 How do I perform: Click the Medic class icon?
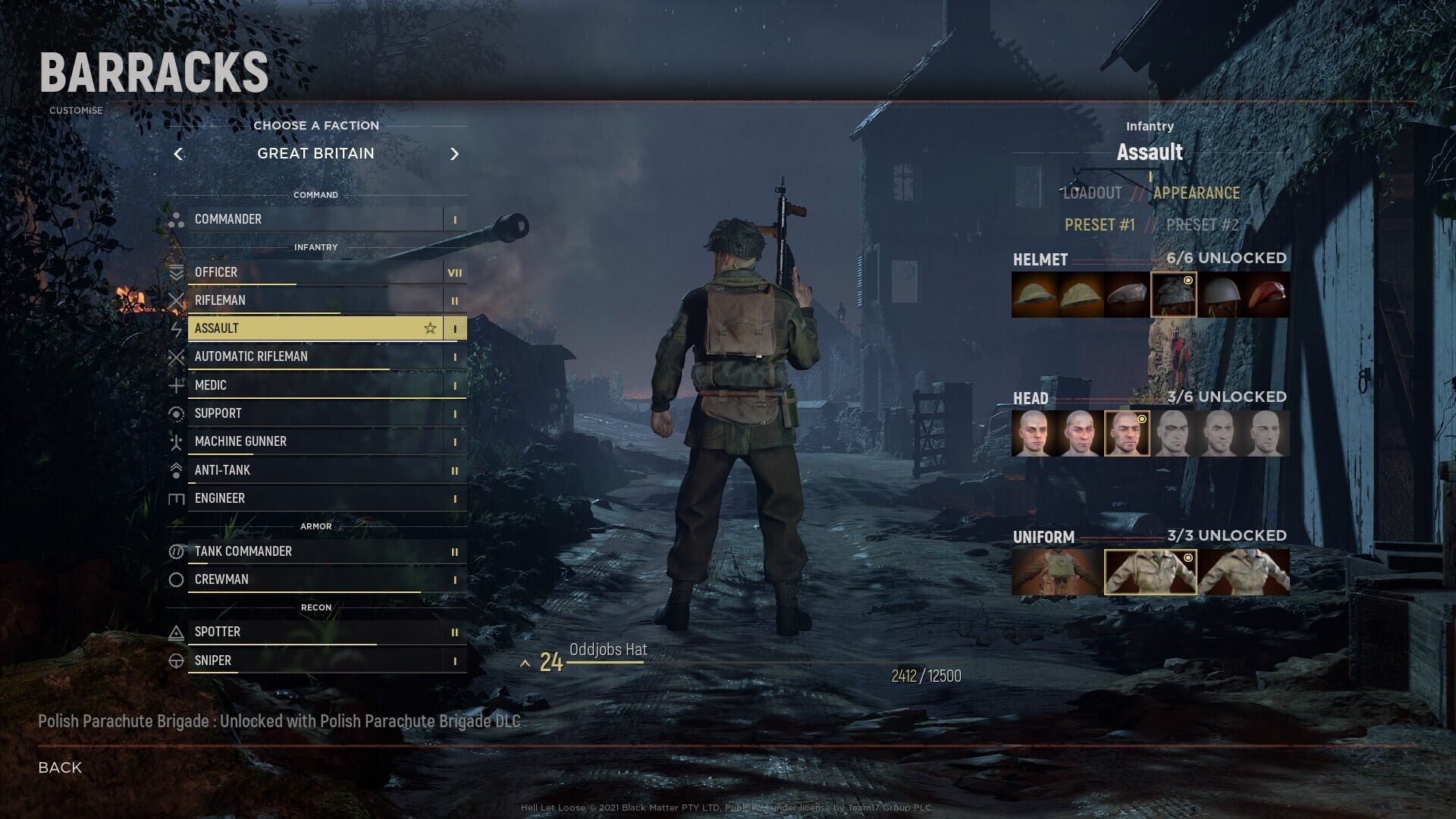pos(177,385)
